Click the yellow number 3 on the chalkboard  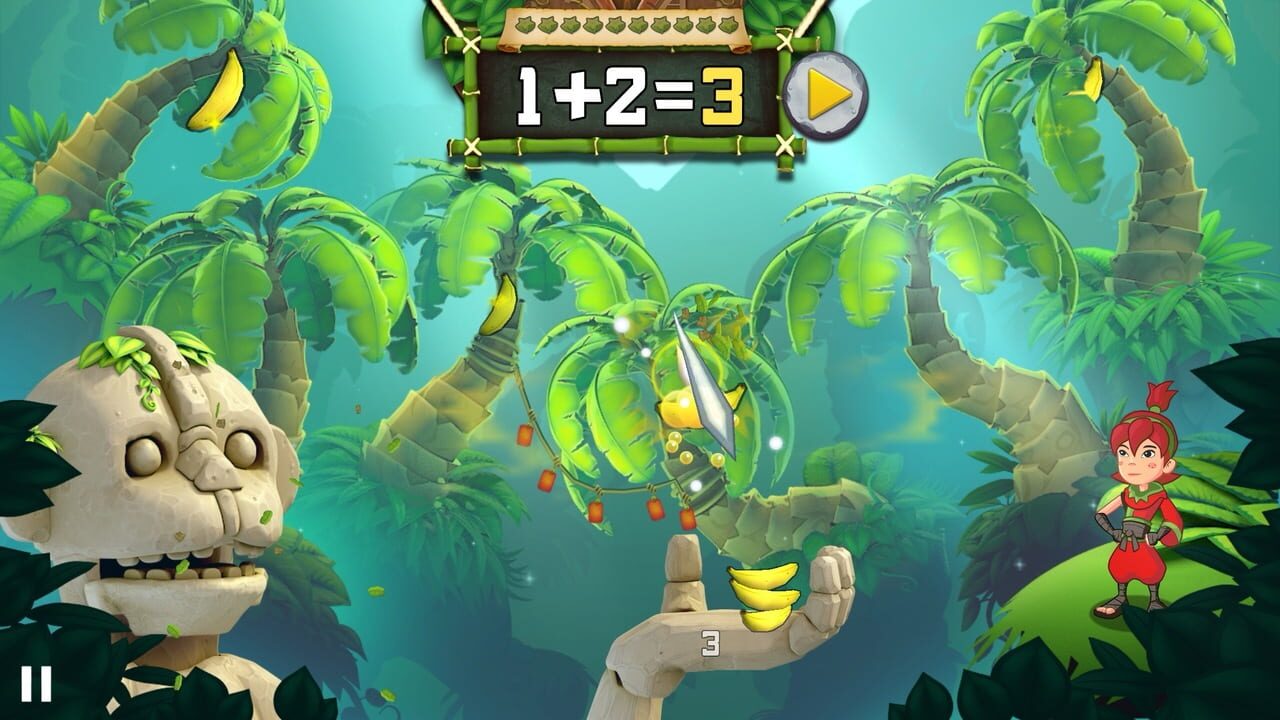(x=723, y=98)
